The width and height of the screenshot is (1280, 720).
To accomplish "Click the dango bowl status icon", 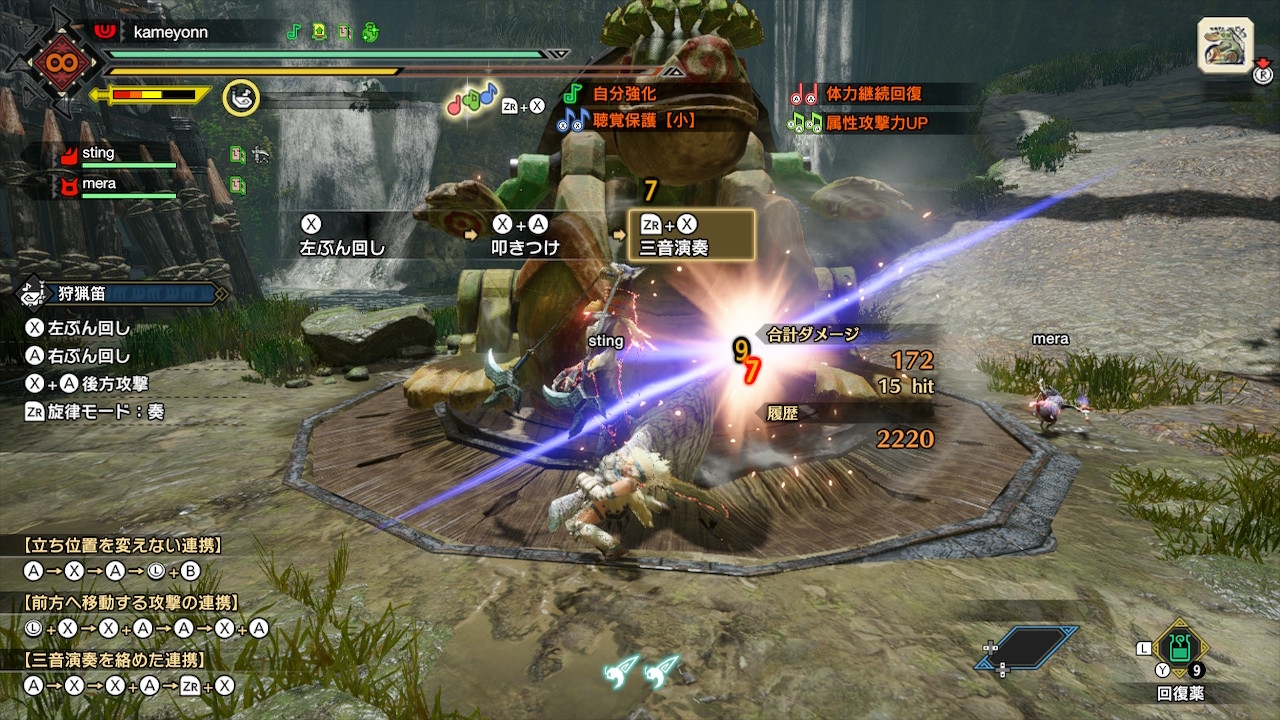I will point(241,98).
